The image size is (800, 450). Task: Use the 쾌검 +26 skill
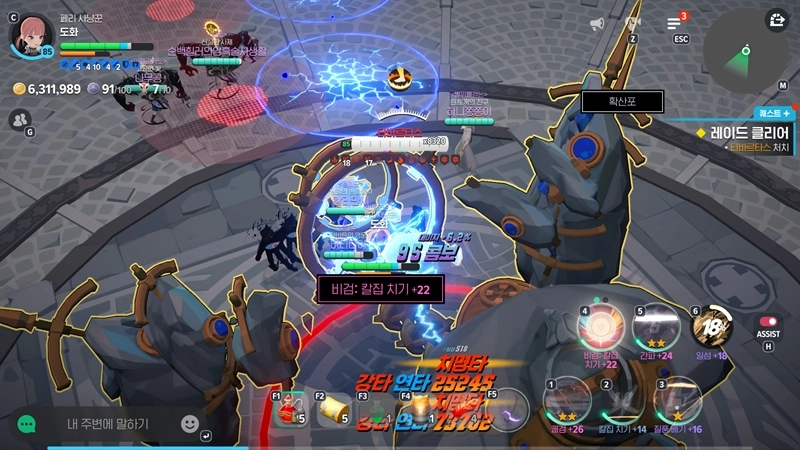(566, 402)
